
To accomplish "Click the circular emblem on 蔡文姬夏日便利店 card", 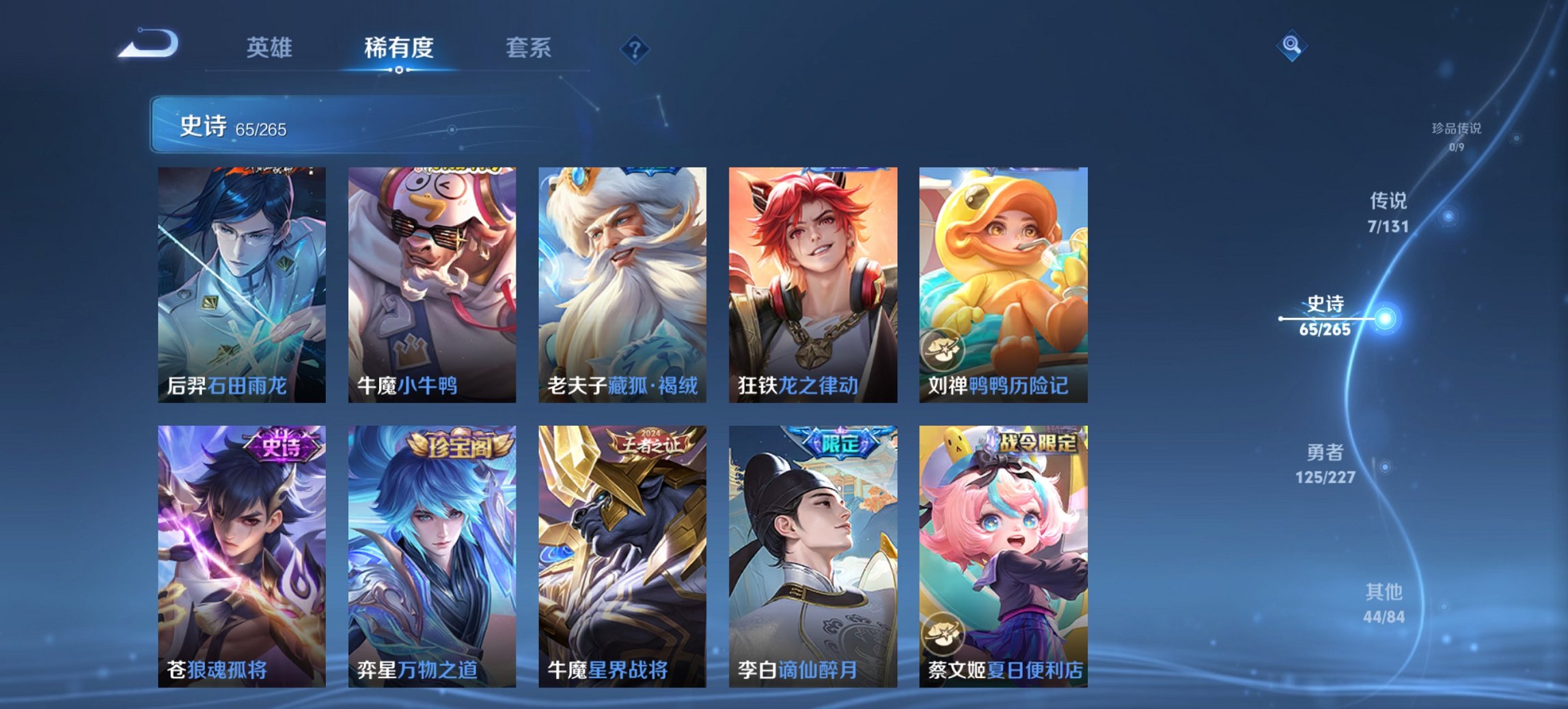I will [945, 632].
